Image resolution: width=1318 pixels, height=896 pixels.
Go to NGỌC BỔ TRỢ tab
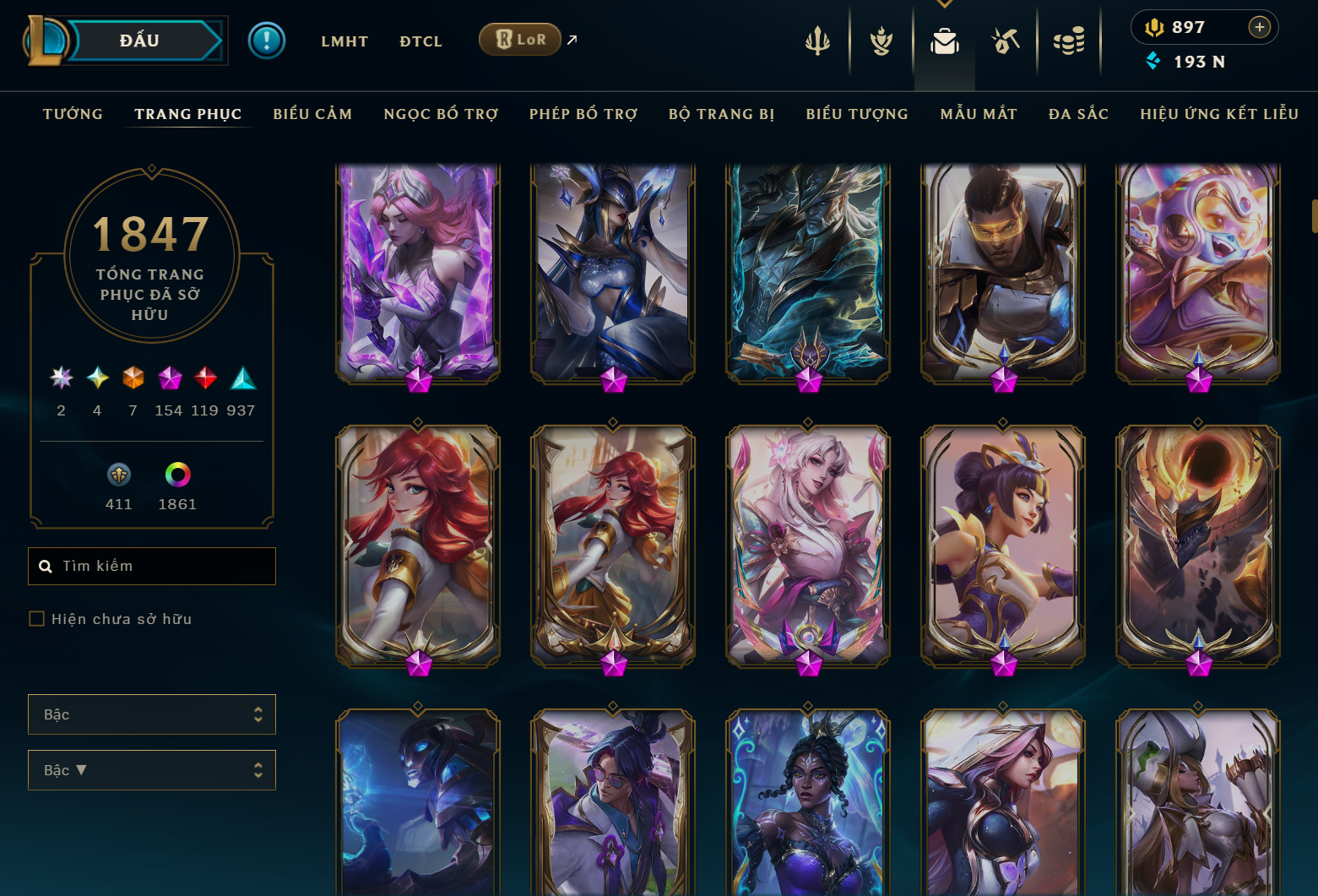click(441, 114)
